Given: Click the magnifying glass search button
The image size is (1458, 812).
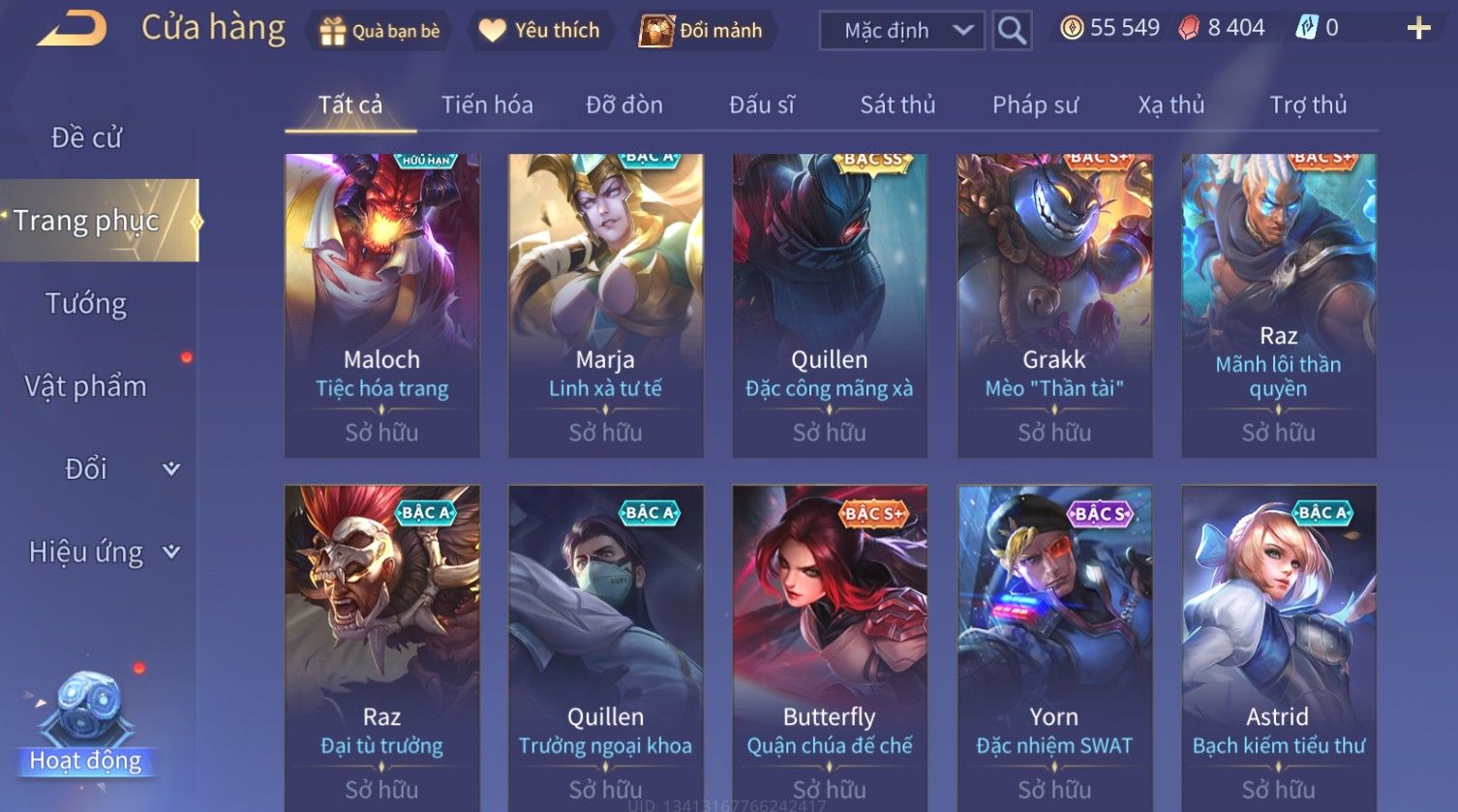Looking at the screenshot, I should pos(1012,31).
